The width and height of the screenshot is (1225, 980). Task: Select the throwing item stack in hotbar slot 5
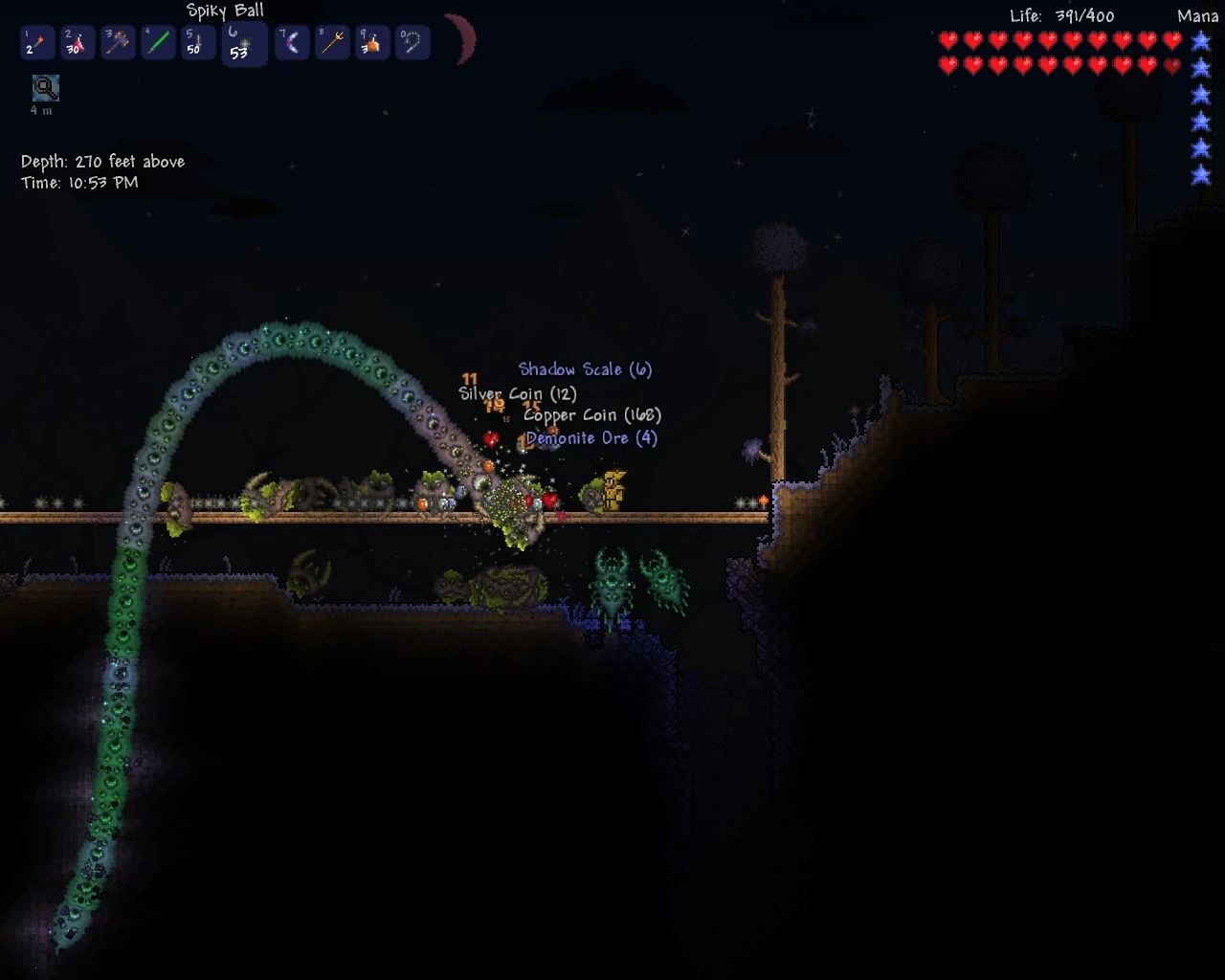197,44
